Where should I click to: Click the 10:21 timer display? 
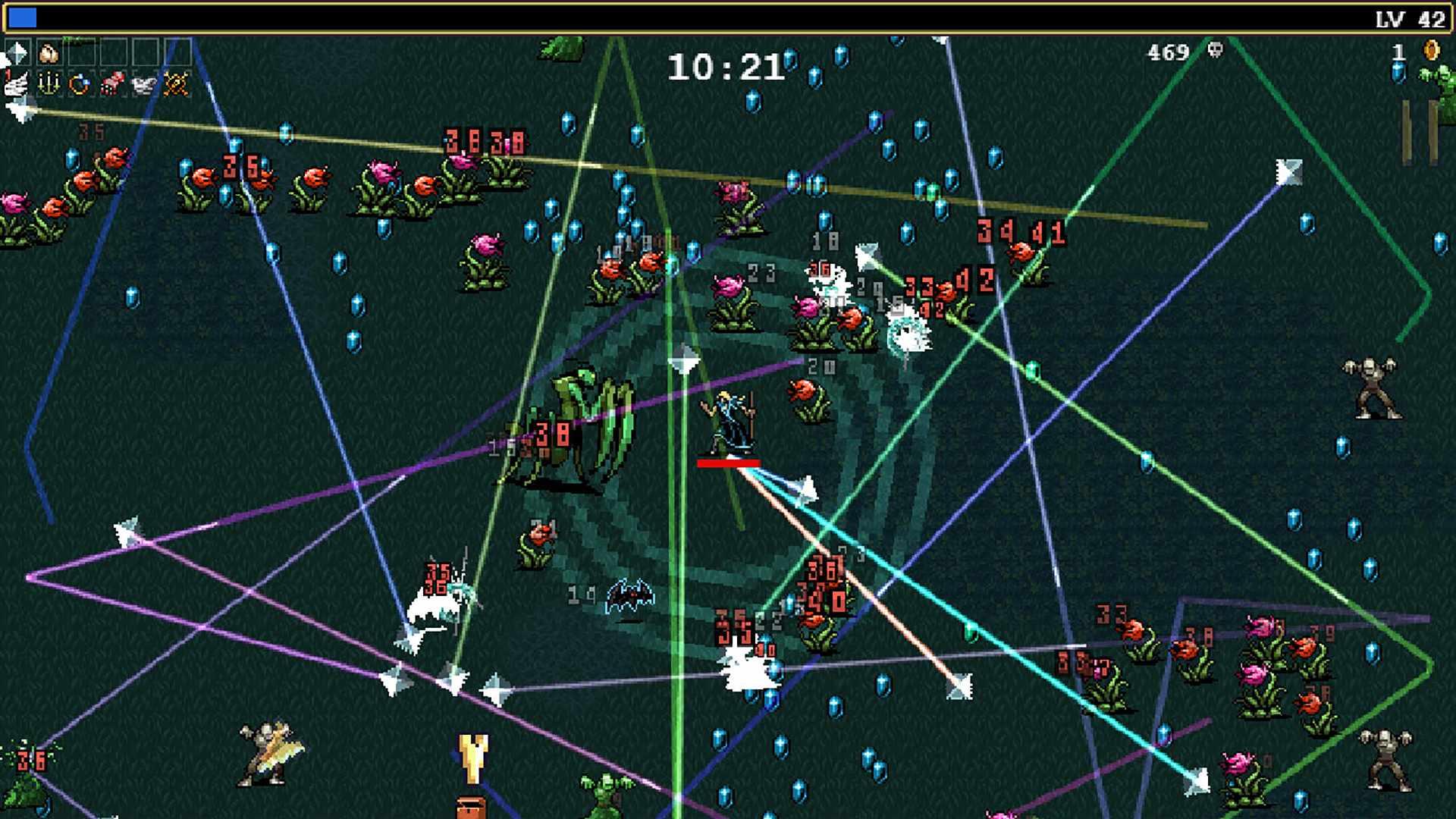(x=726, y=67)
